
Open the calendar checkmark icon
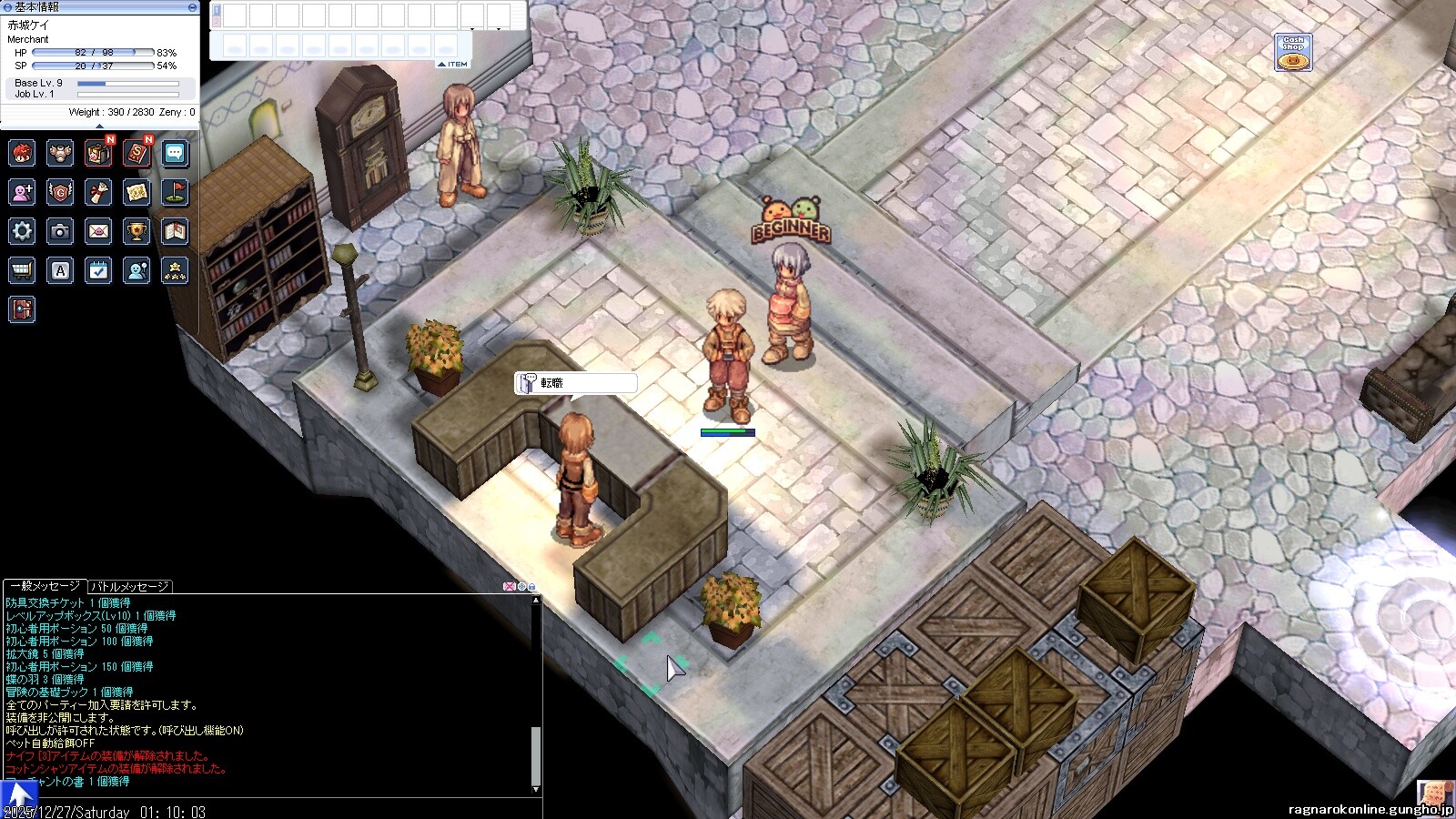coord(98,270)
